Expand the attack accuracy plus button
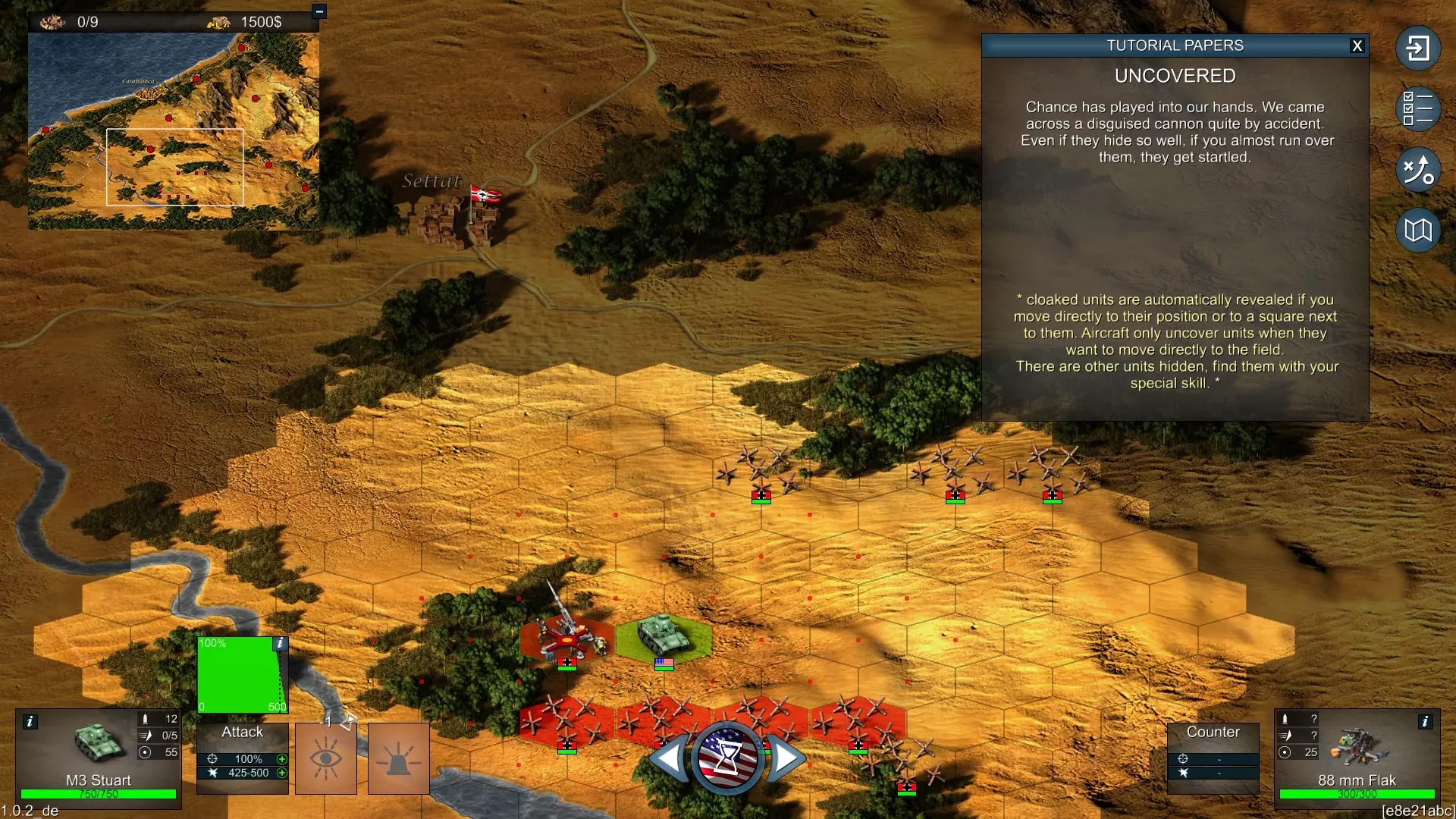 (282, 759)
